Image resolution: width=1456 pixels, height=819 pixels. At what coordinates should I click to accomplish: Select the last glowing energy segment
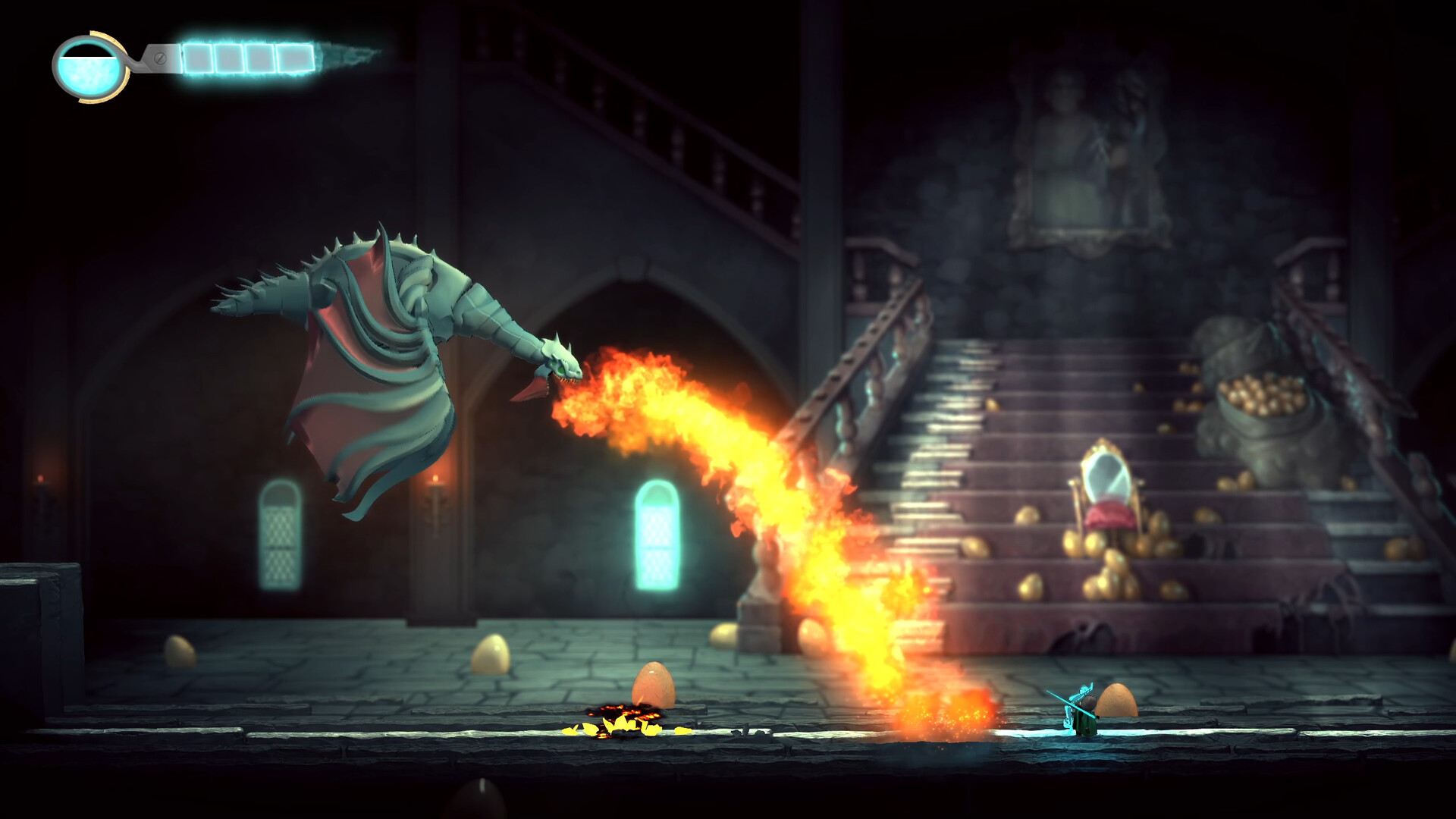click(294, 58)
